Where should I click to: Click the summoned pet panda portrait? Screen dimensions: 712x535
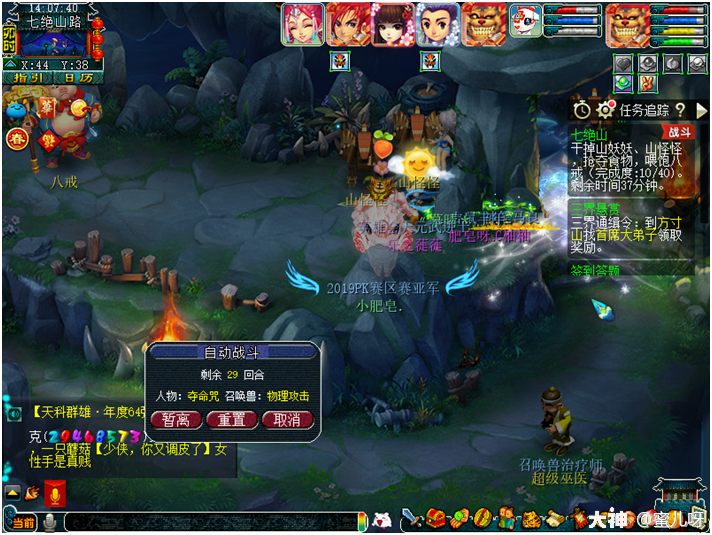pos(524,21)
